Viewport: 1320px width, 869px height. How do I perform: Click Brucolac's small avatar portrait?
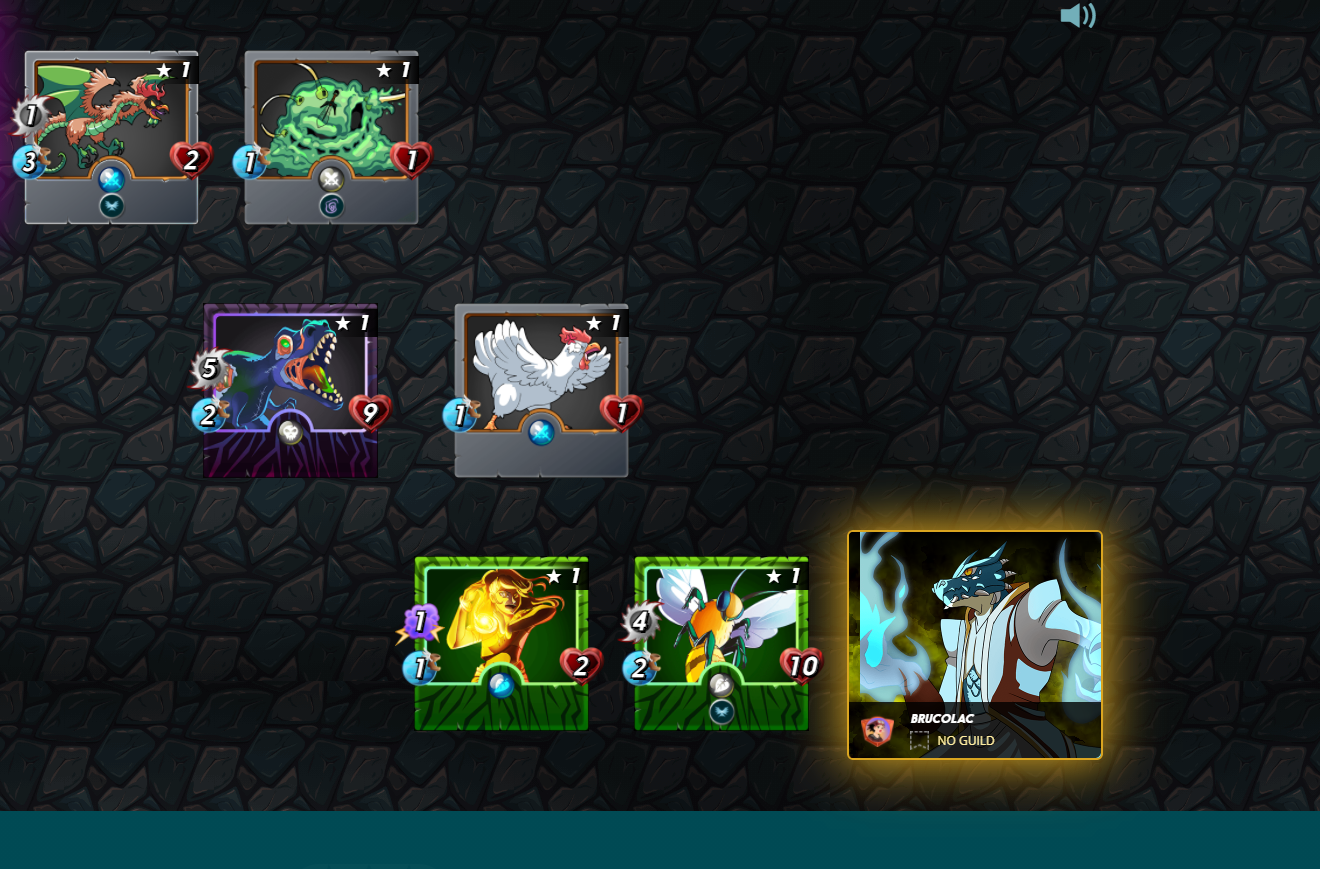[x=877, y=731]
